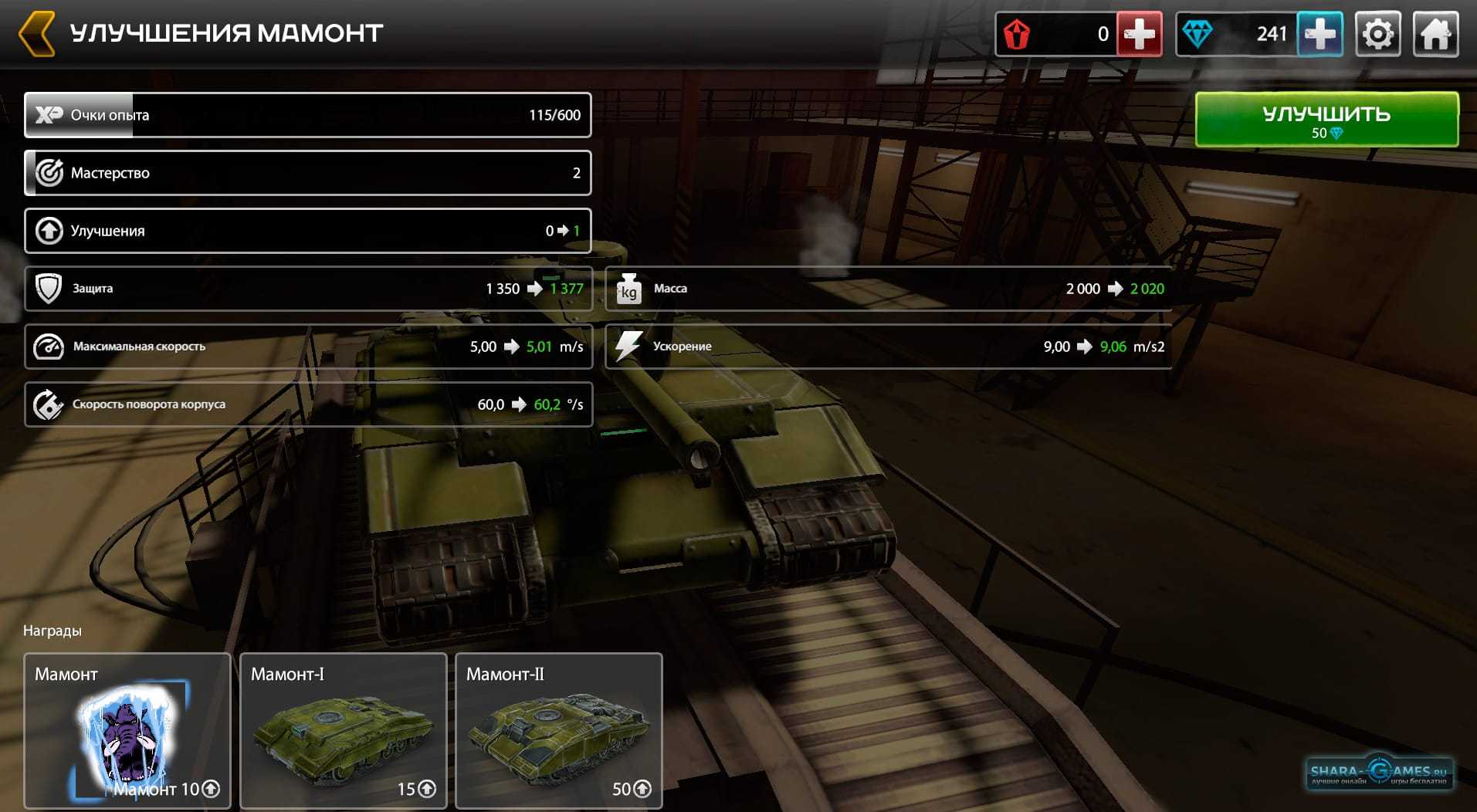
Task: Show the Защита protection stat
Action: click(x=307, y=289)
